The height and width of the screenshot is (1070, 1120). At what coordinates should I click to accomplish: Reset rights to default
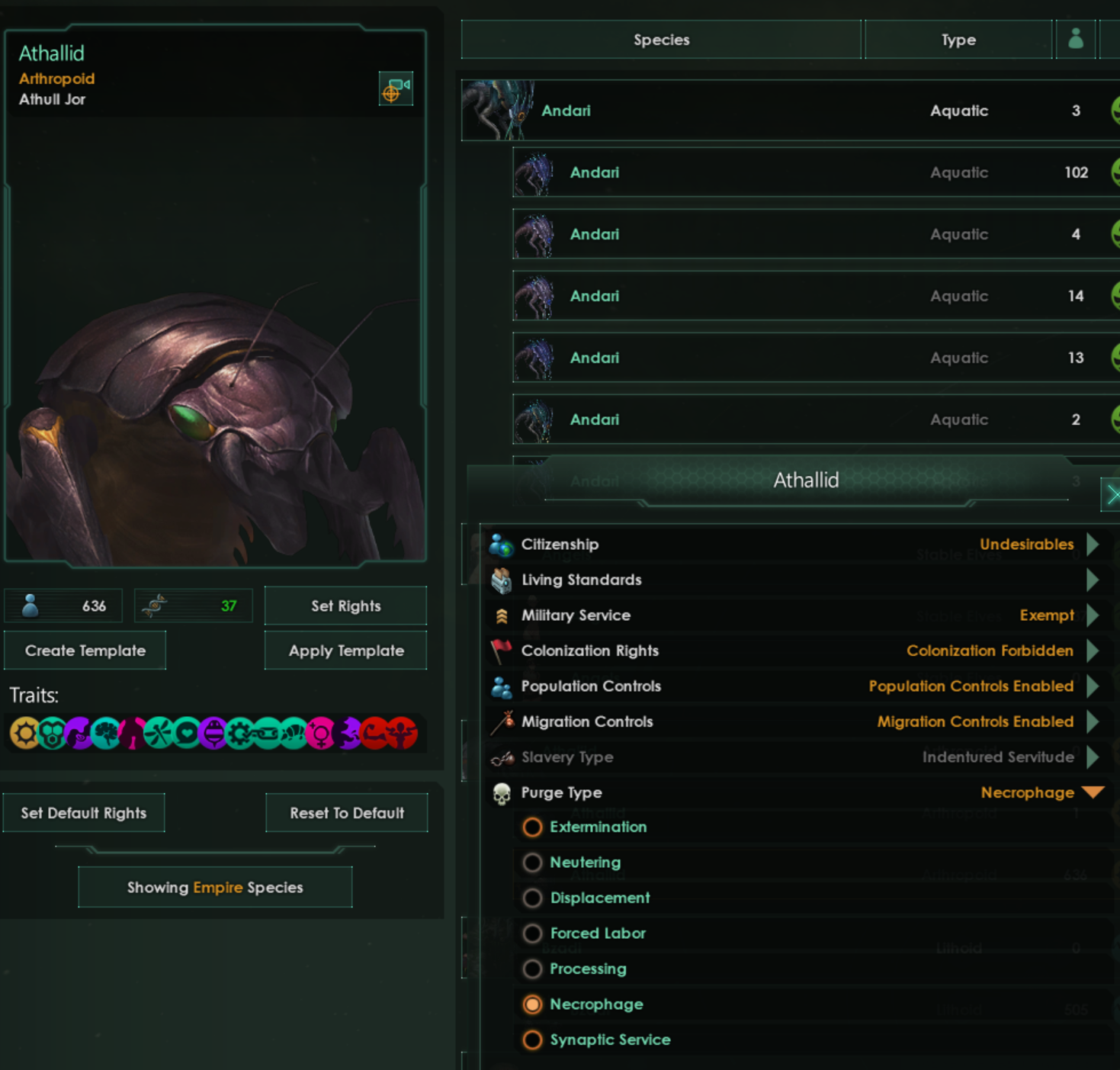tap(346, 813)
